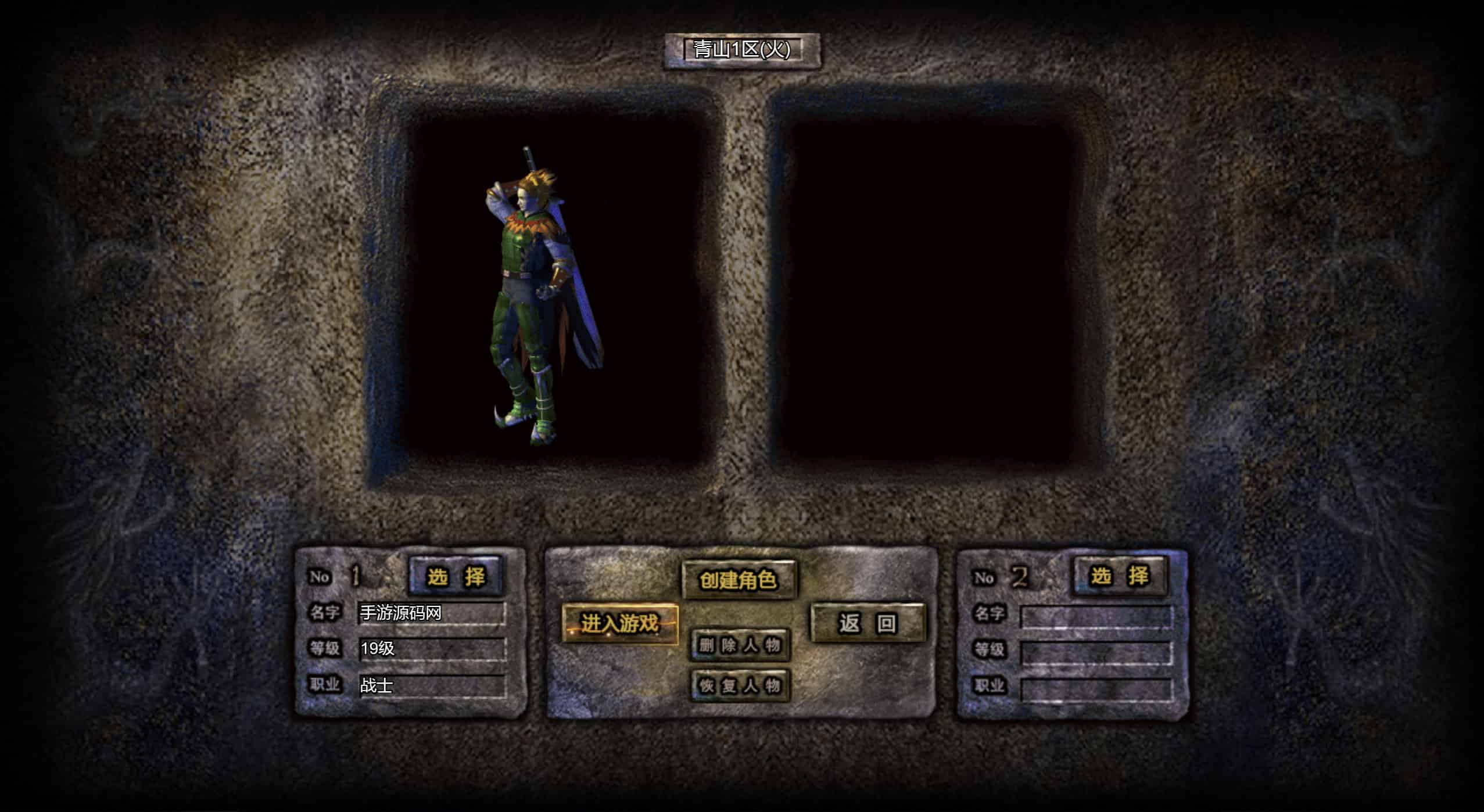
Task: Click the 青山1区(火) server label
Action: coord(742,50)
